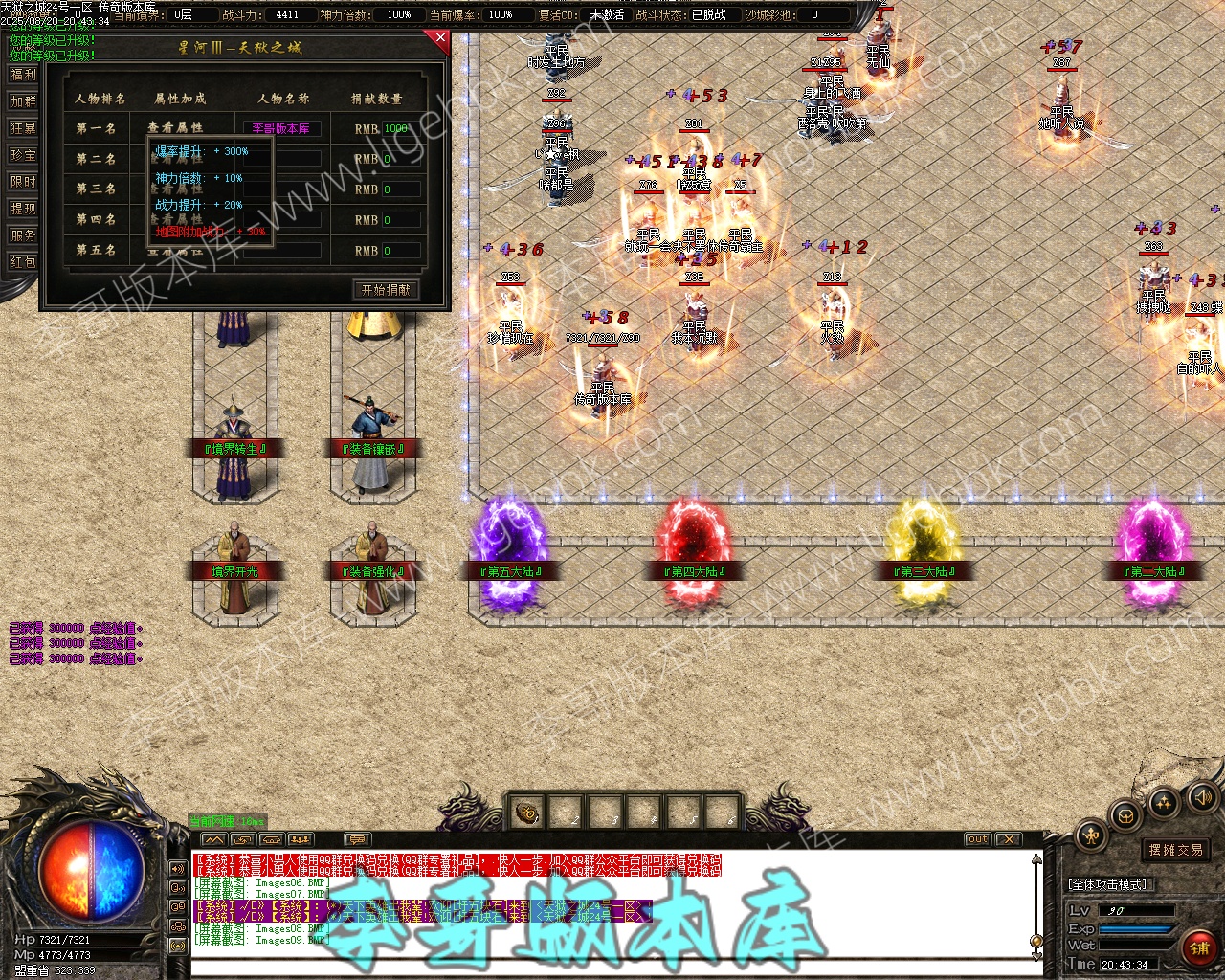Image resolution: width=1225 pixels, height=980 pixels.
Task: Toggle the 全体攻击模式 attack mode label
Action: click(1107, 884)
